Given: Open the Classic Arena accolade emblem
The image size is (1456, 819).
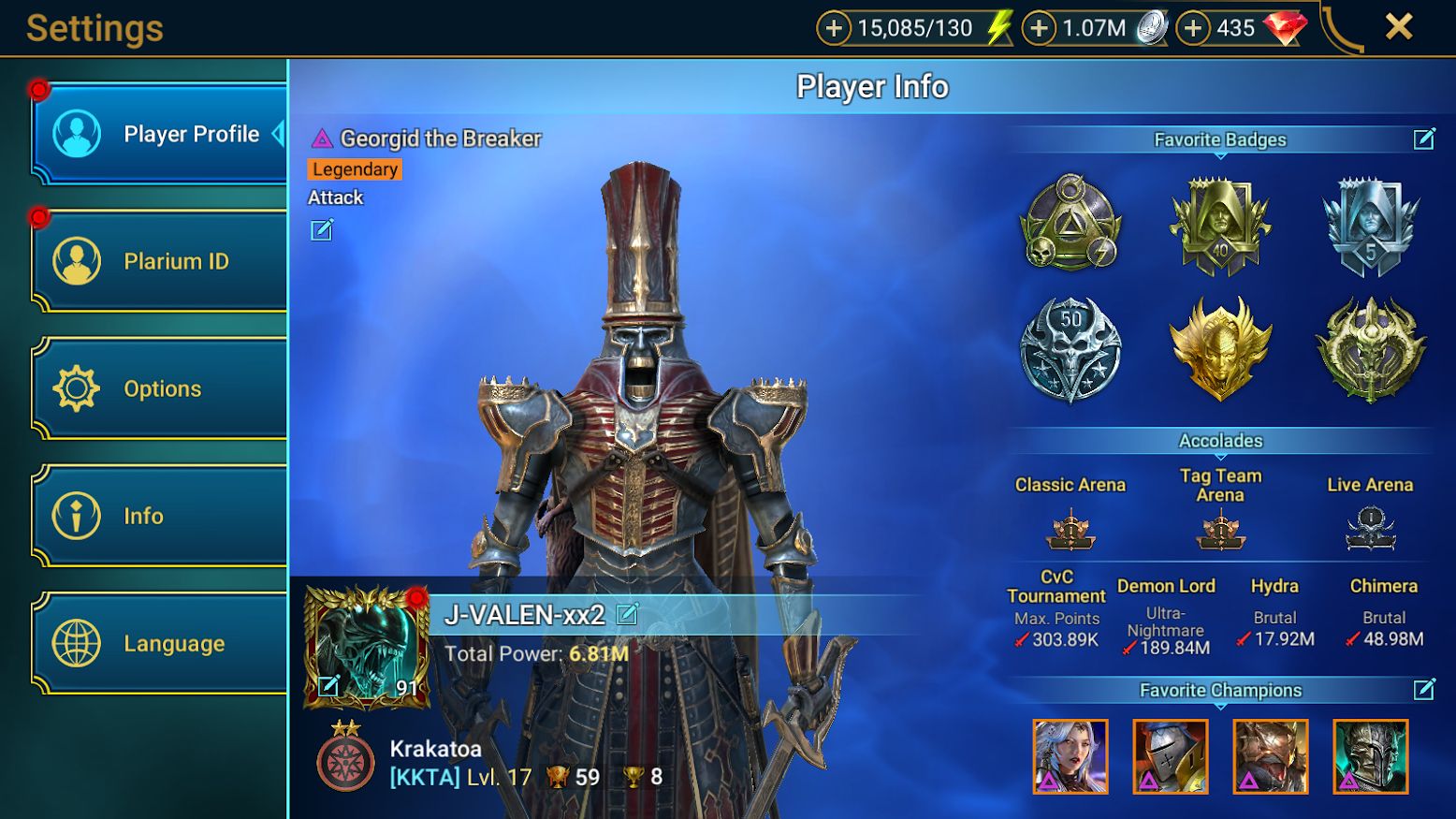Looking at the screenshot, I should (1070, 530).
